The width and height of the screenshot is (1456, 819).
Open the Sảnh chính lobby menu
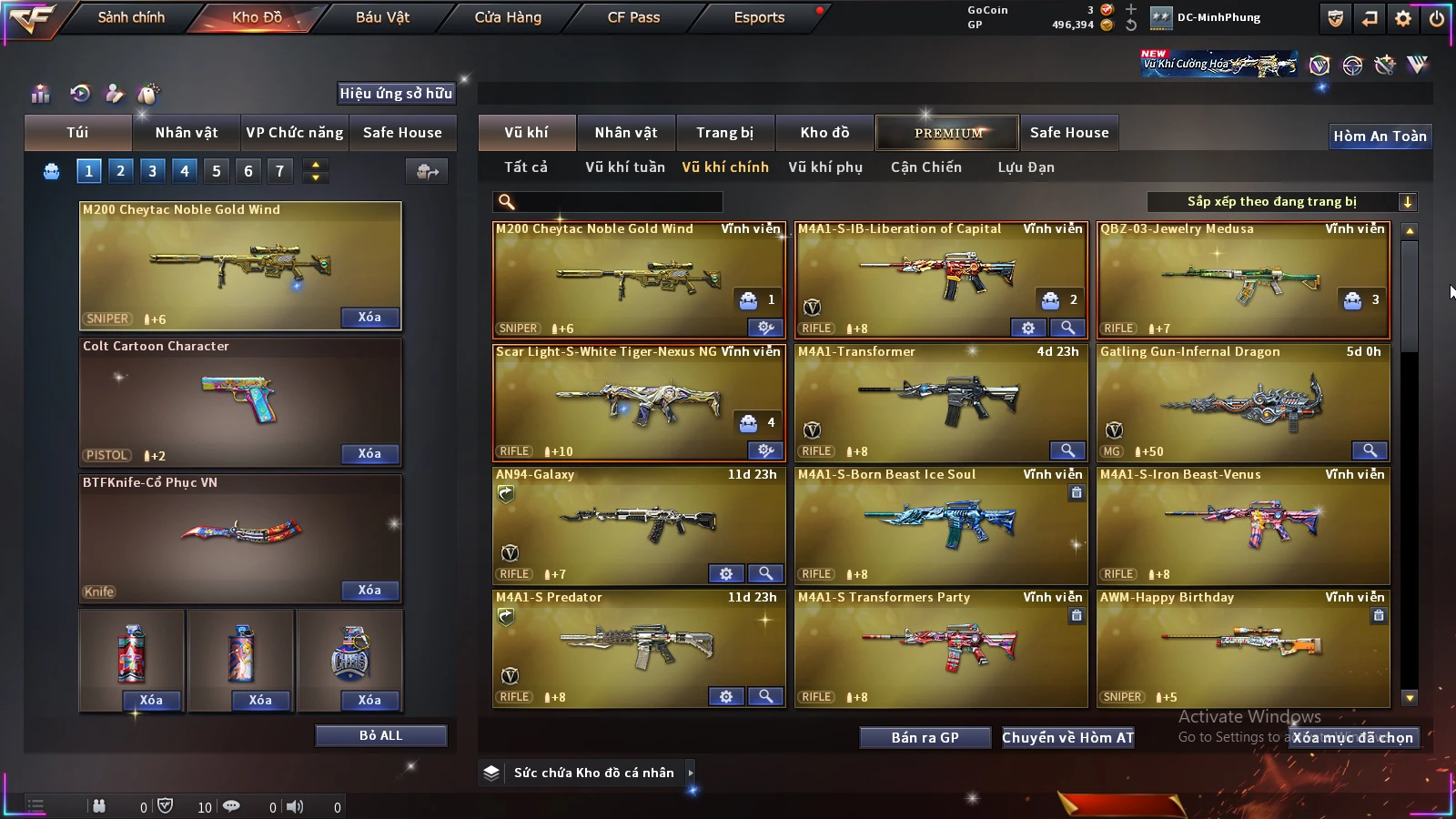[x=131, y=17]
